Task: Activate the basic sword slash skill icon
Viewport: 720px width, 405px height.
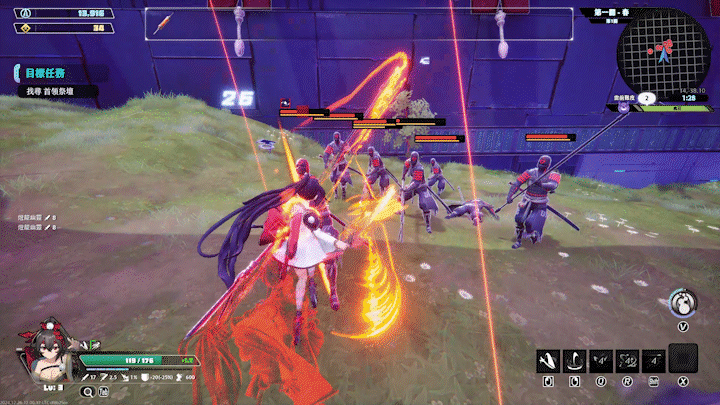Action: pos(547,358)
